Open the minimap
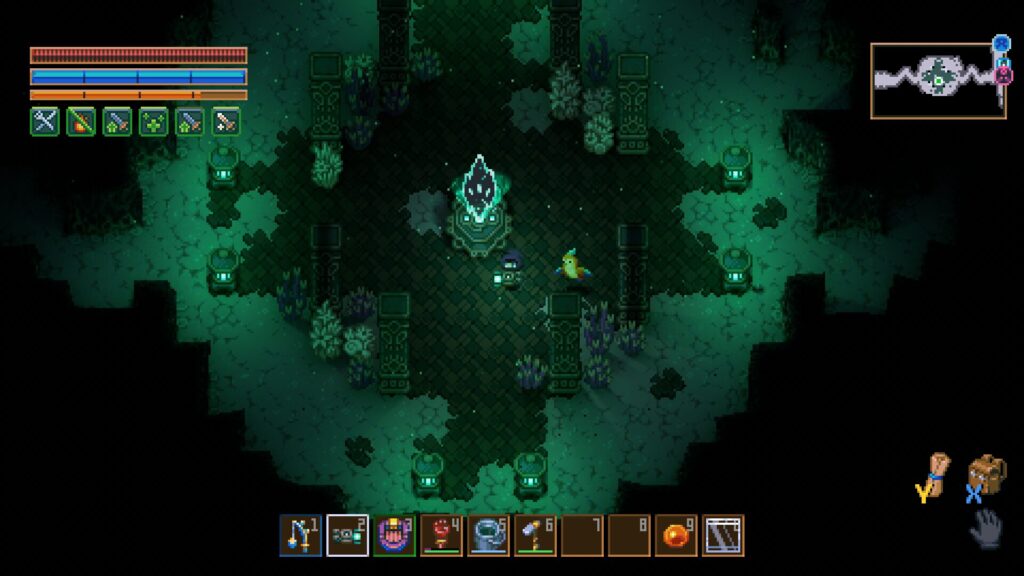This screenshot has height=576, width=1024. 937,80
